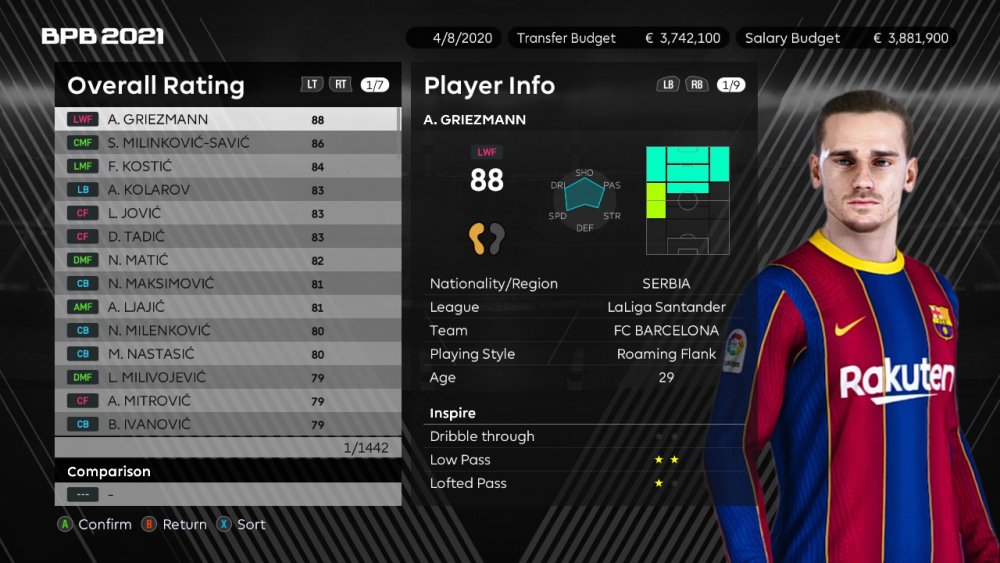1000x563 pixels.
Task: Select A. Griezmann in the rating list
Action: pos(227,119)
